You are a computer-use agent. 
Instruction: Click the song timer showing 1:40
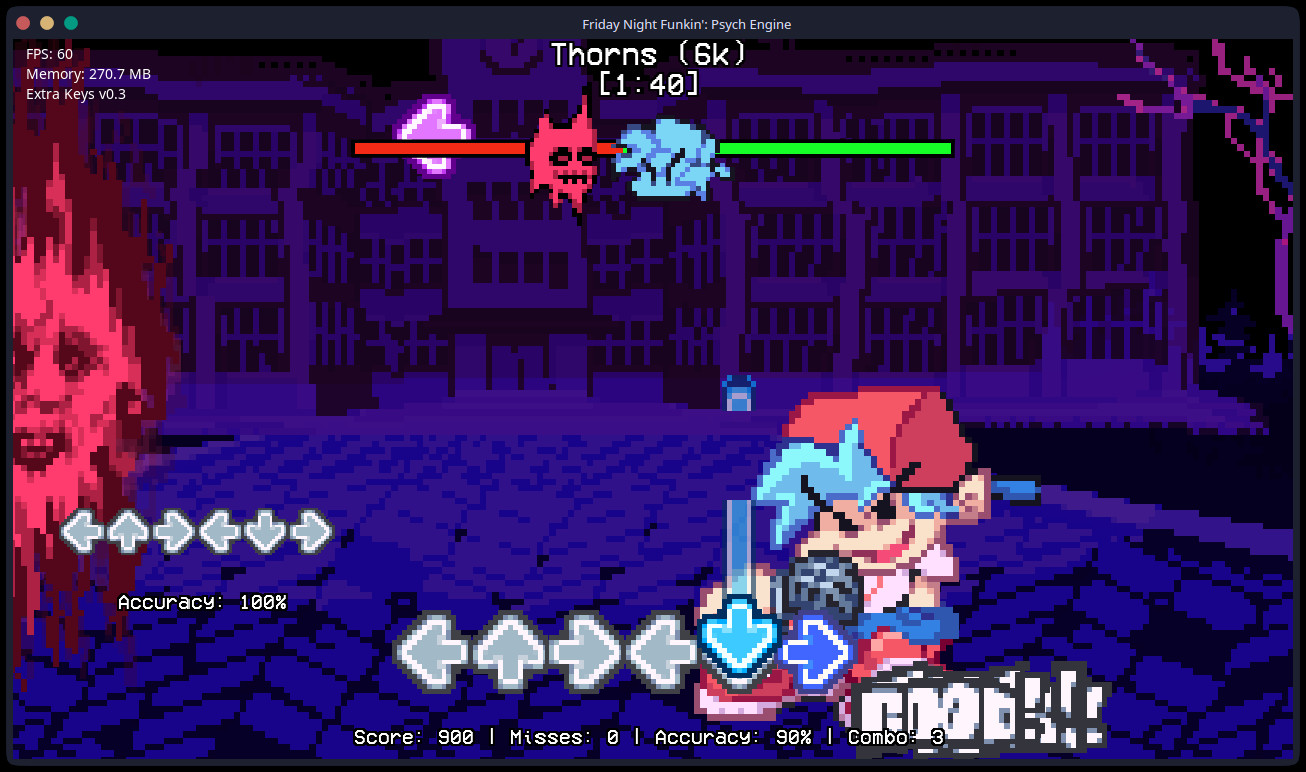[x=649, y=85]
